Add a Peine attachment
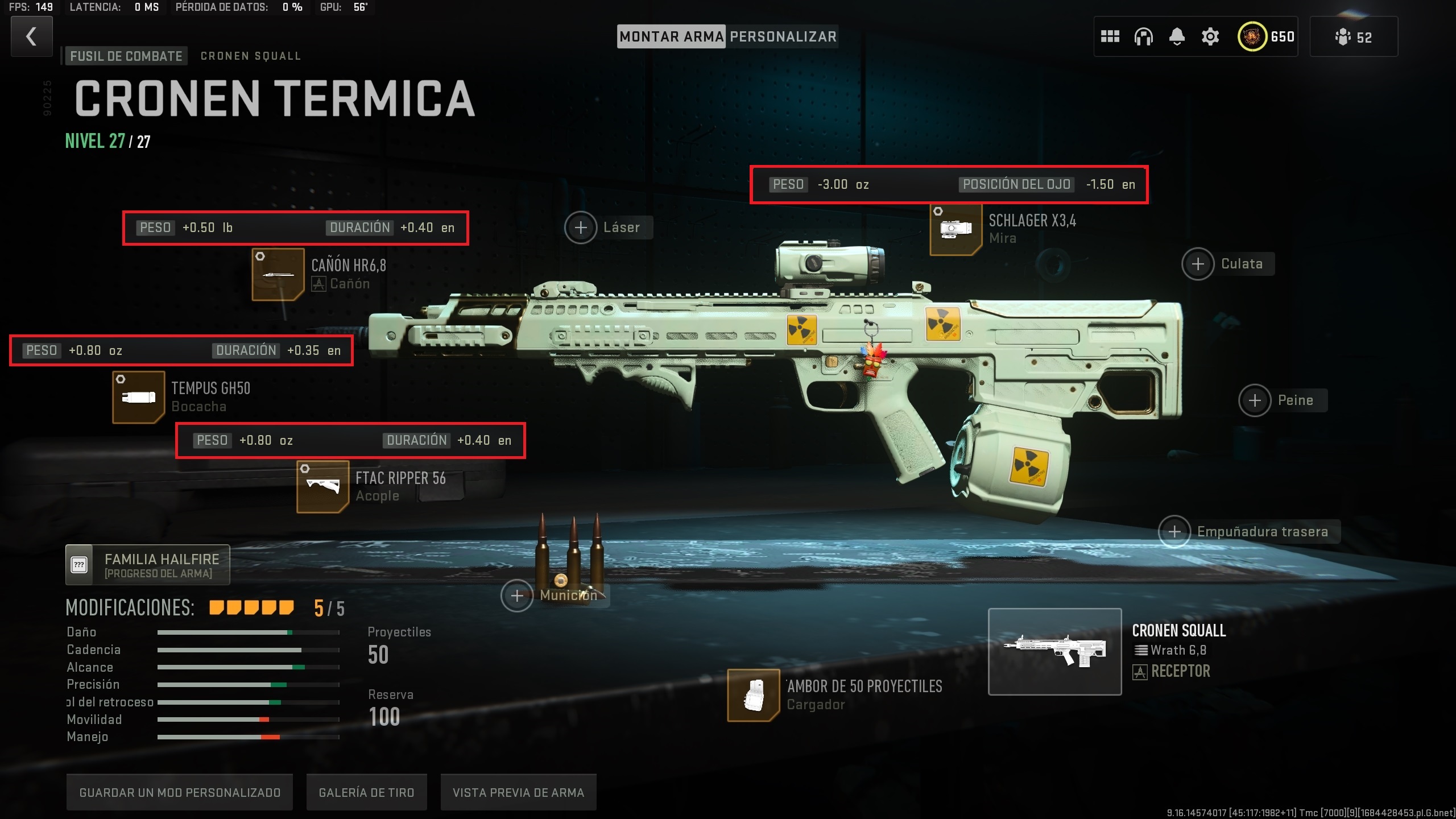 point(1255,400)
